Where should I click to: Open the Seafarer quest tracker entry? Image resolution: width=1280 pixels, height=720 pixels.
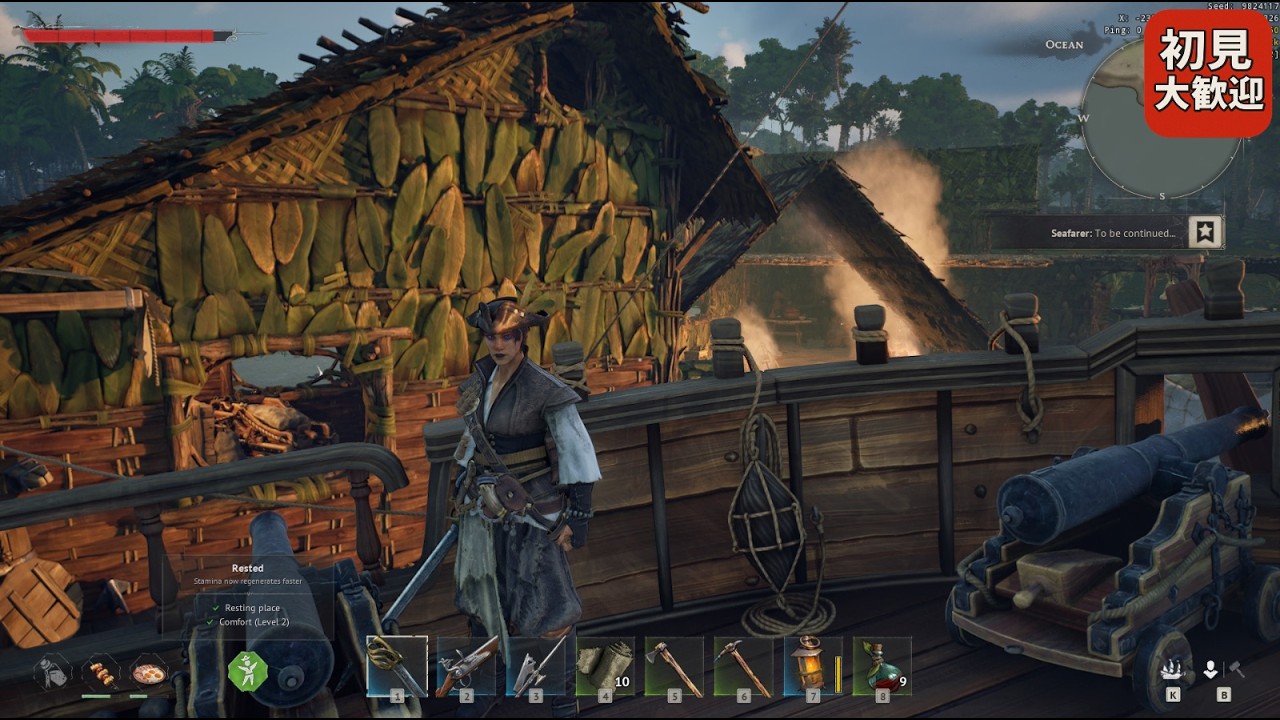point(1112,233)
